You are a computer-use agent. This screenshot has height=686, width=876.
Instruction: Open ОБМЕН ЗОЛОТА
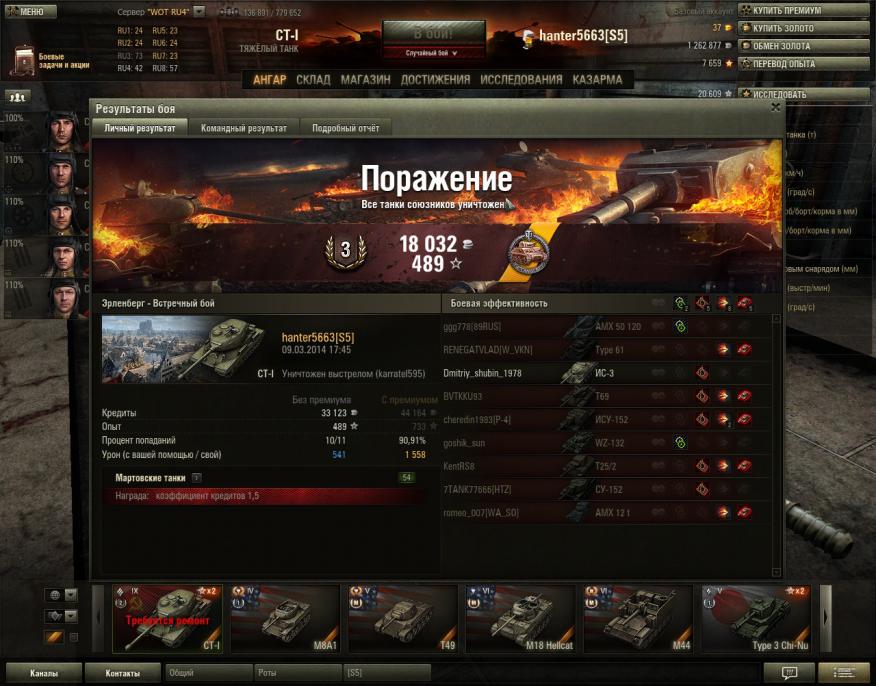802,46
